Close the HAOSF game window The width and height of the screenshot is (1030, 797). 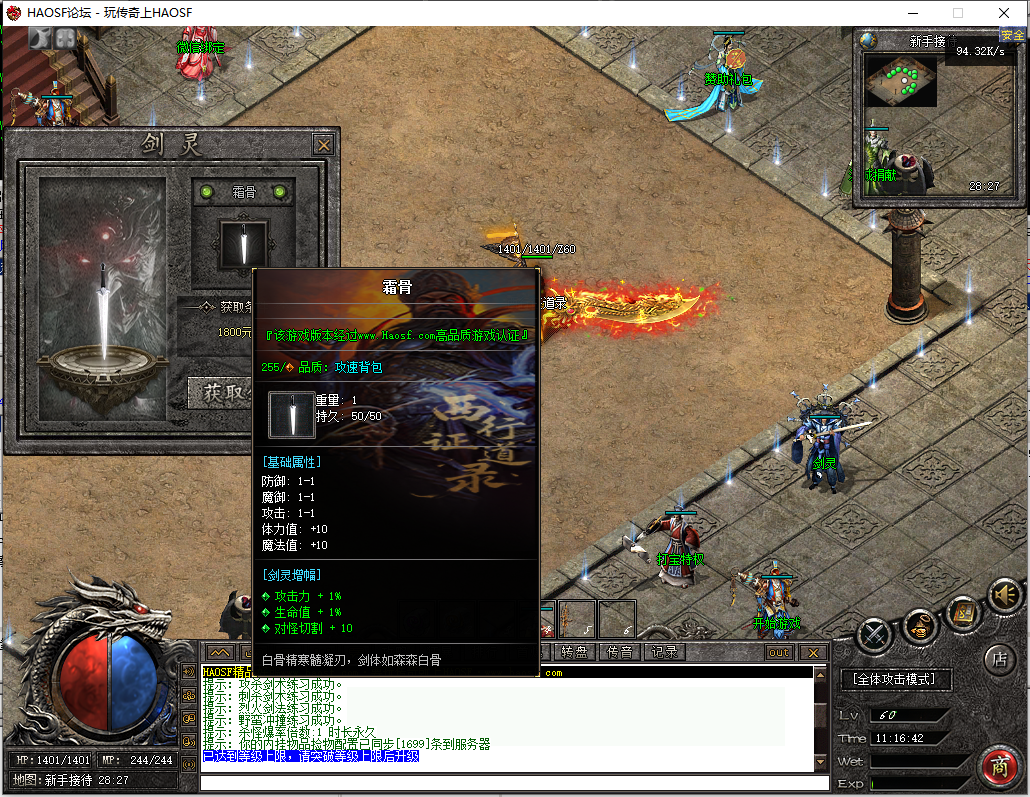1004,13
